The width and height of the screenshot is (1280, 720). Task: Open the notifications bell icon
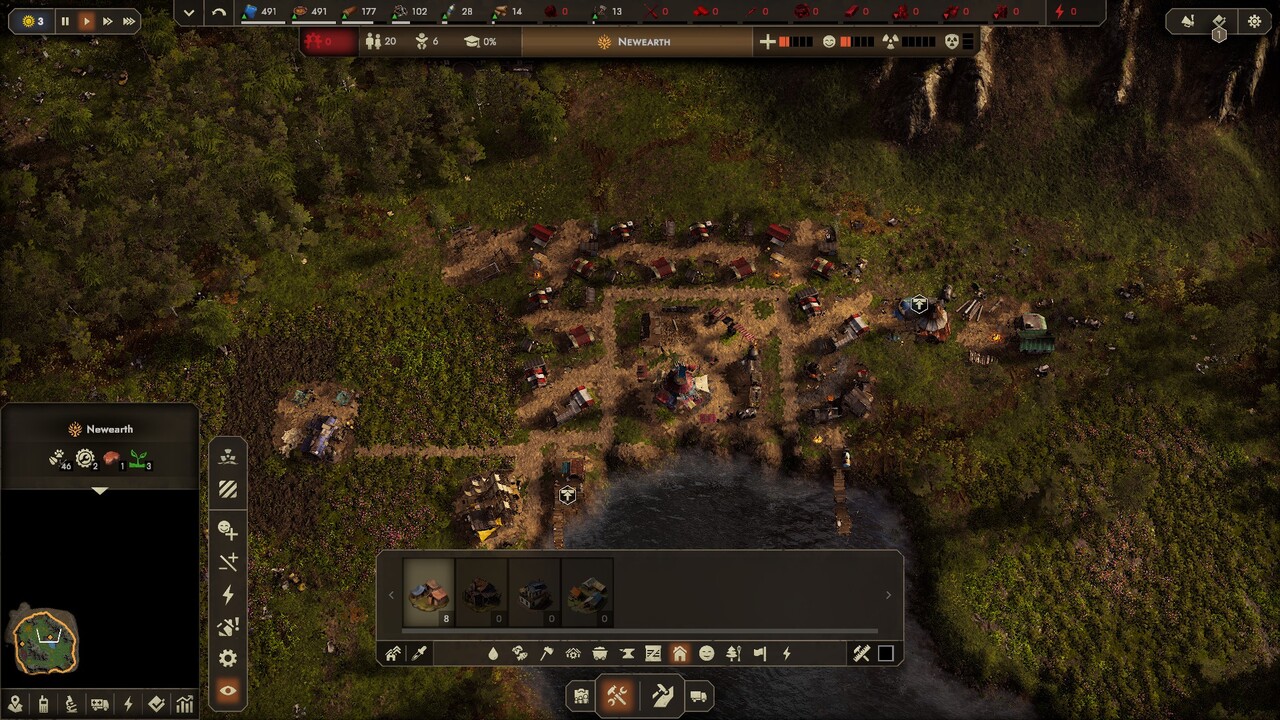coord(1188,21)
